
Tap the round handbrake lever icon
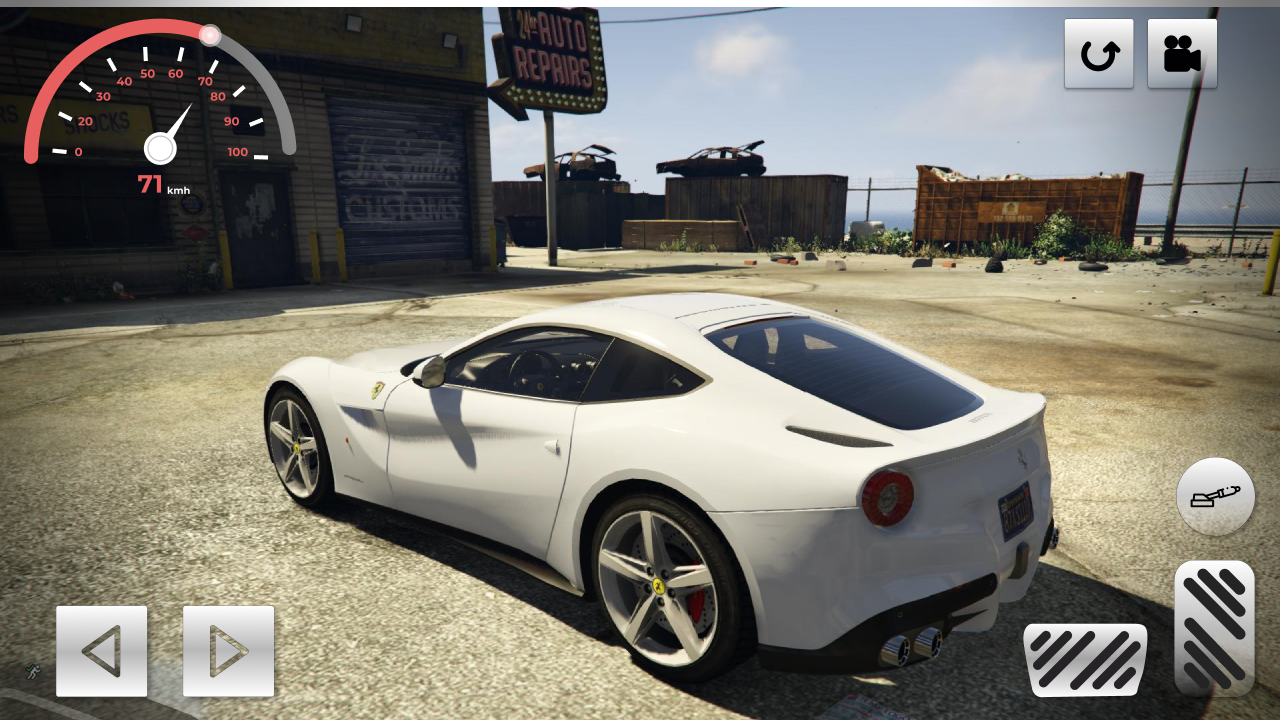(1215, 495)
